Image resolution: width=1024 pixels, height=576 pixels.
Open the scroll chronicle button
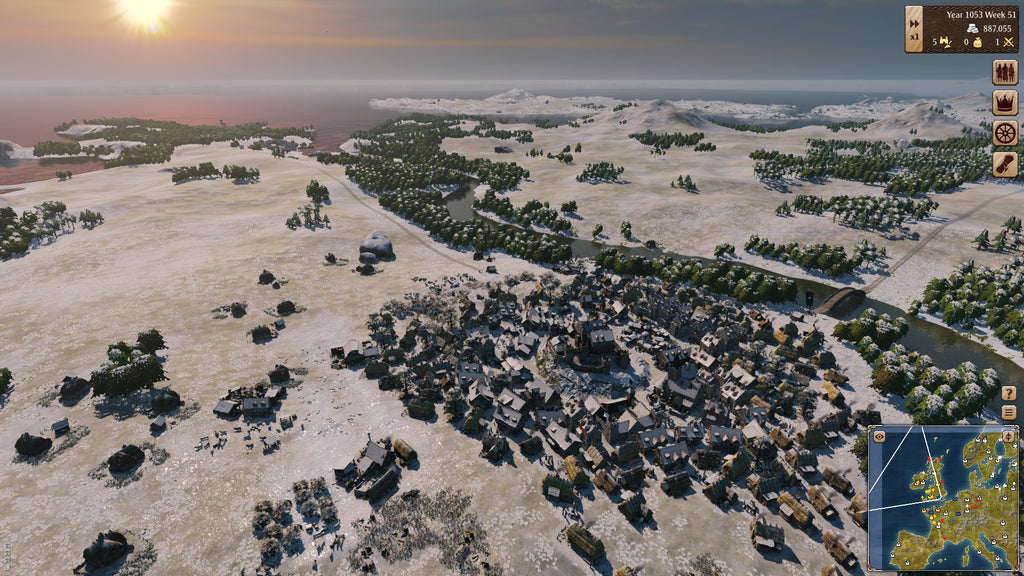[1004, 164]
